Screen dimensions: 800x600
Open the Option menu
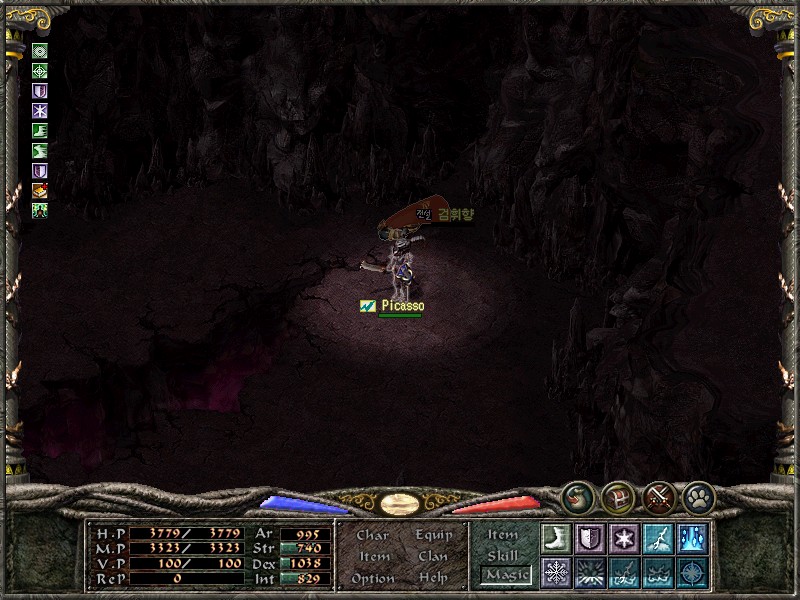click(372, 578)
